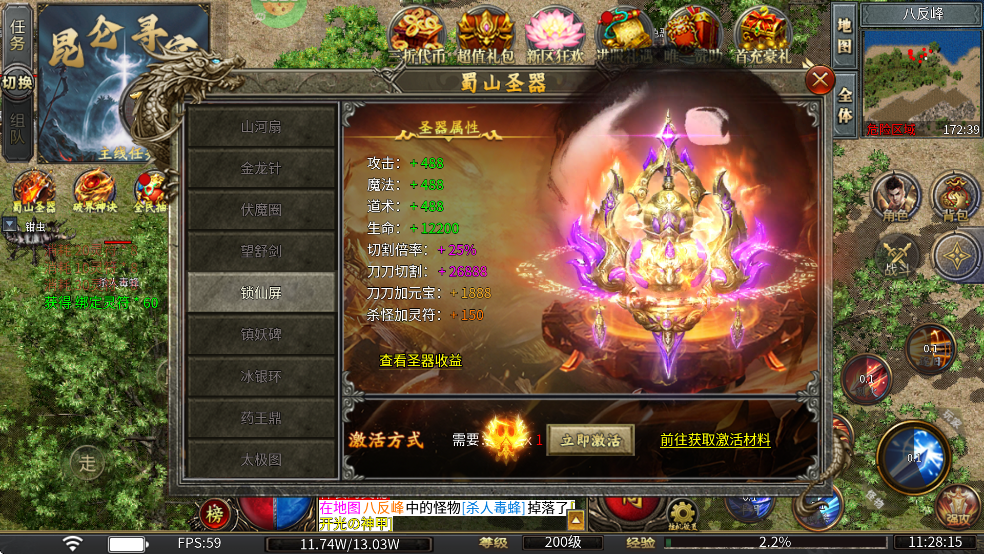984x554 pixels.
Task: Select the 镇妖碑 artifact entry
Action: click(261, 334)
